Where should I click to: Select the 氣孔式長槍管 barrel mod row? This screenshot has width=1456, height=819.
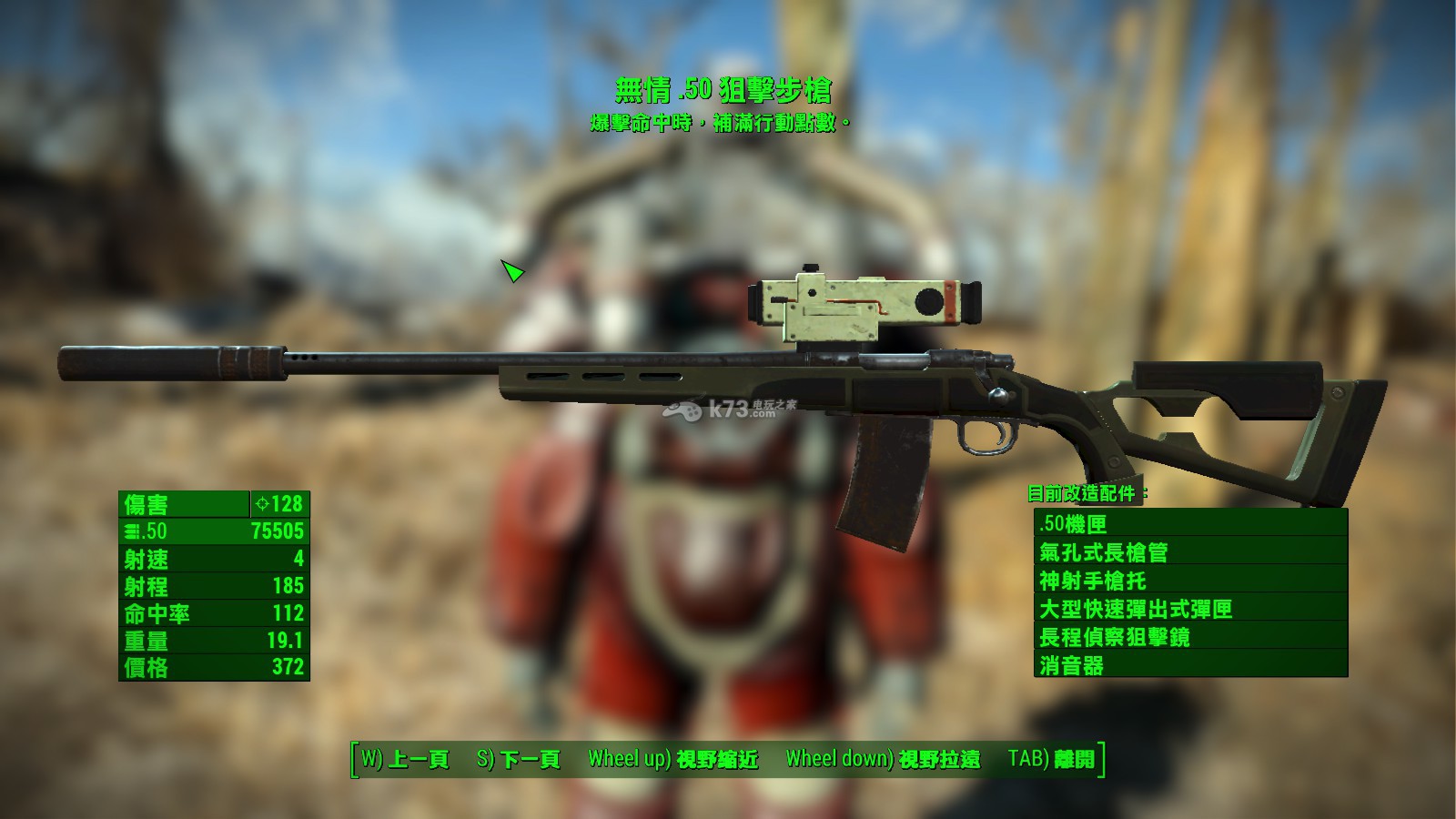[1190, 551]
